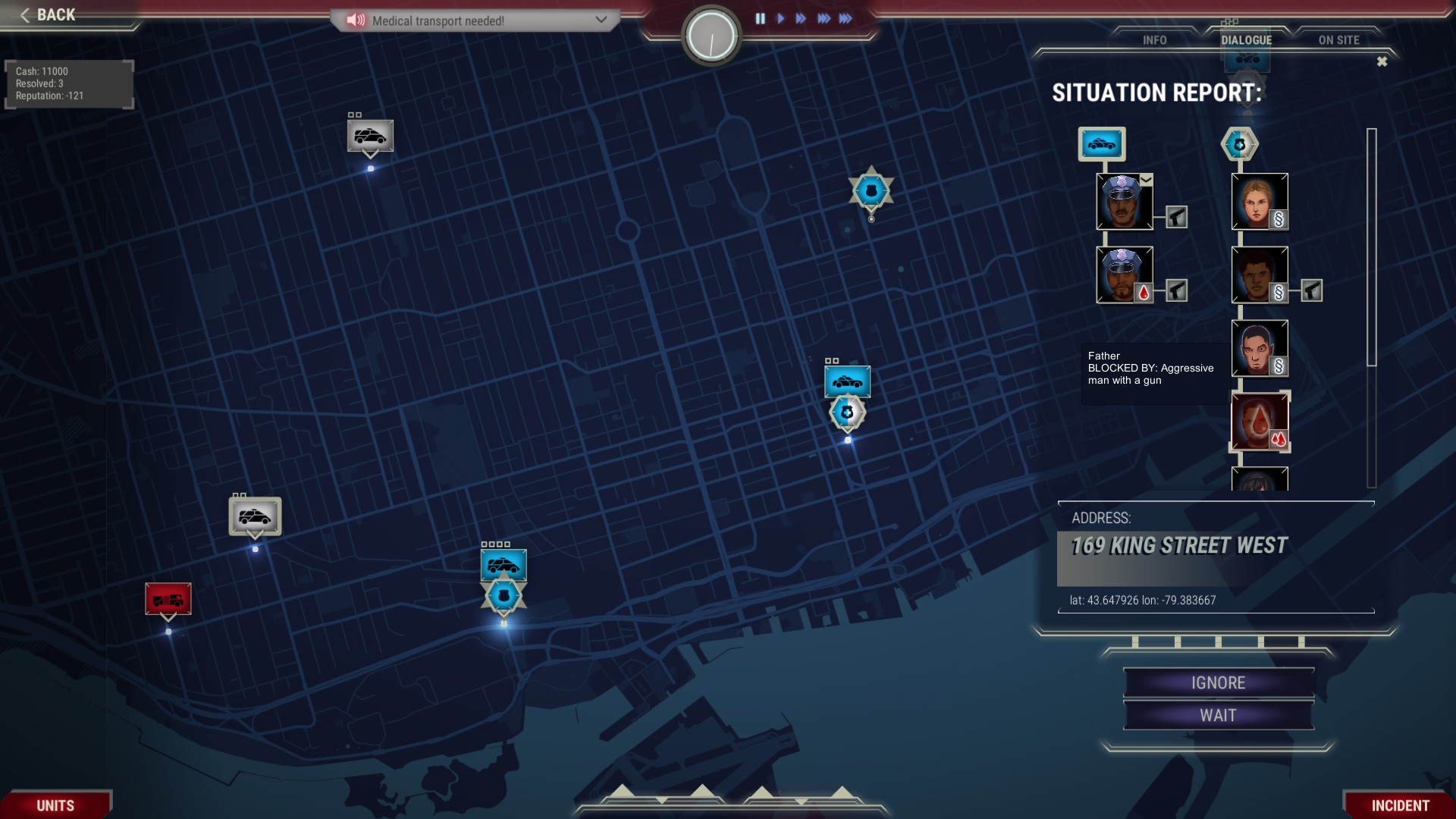Click the blue police car icon above the officer column
This screenshot has height=819, width=1456.
point(1101,143)
